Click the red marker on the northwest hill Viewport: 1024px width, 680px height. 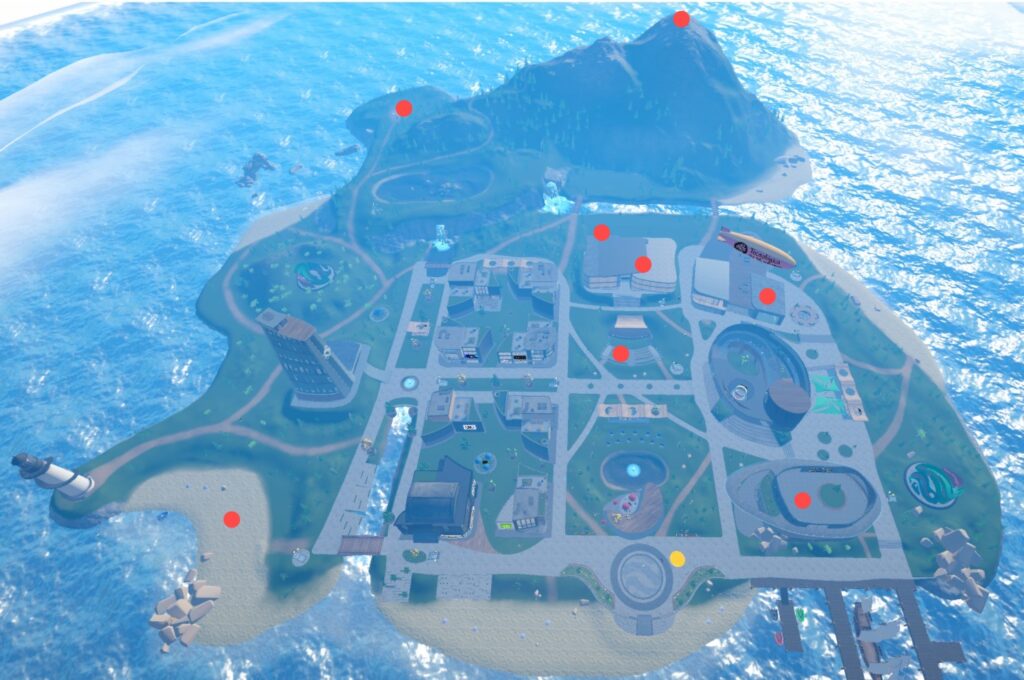coord(404,108)
